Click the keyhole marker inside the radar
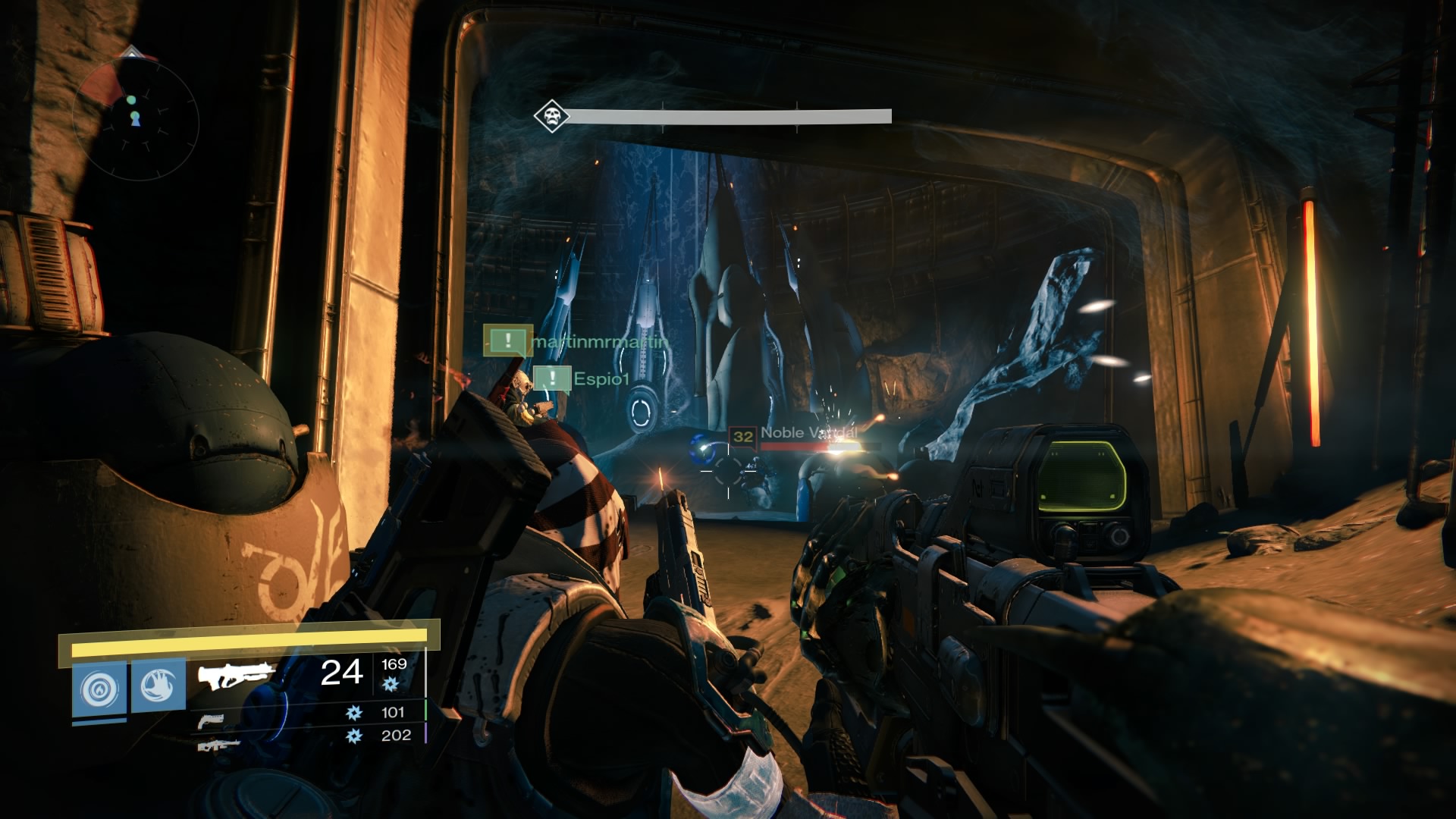 tap(135, 120)
